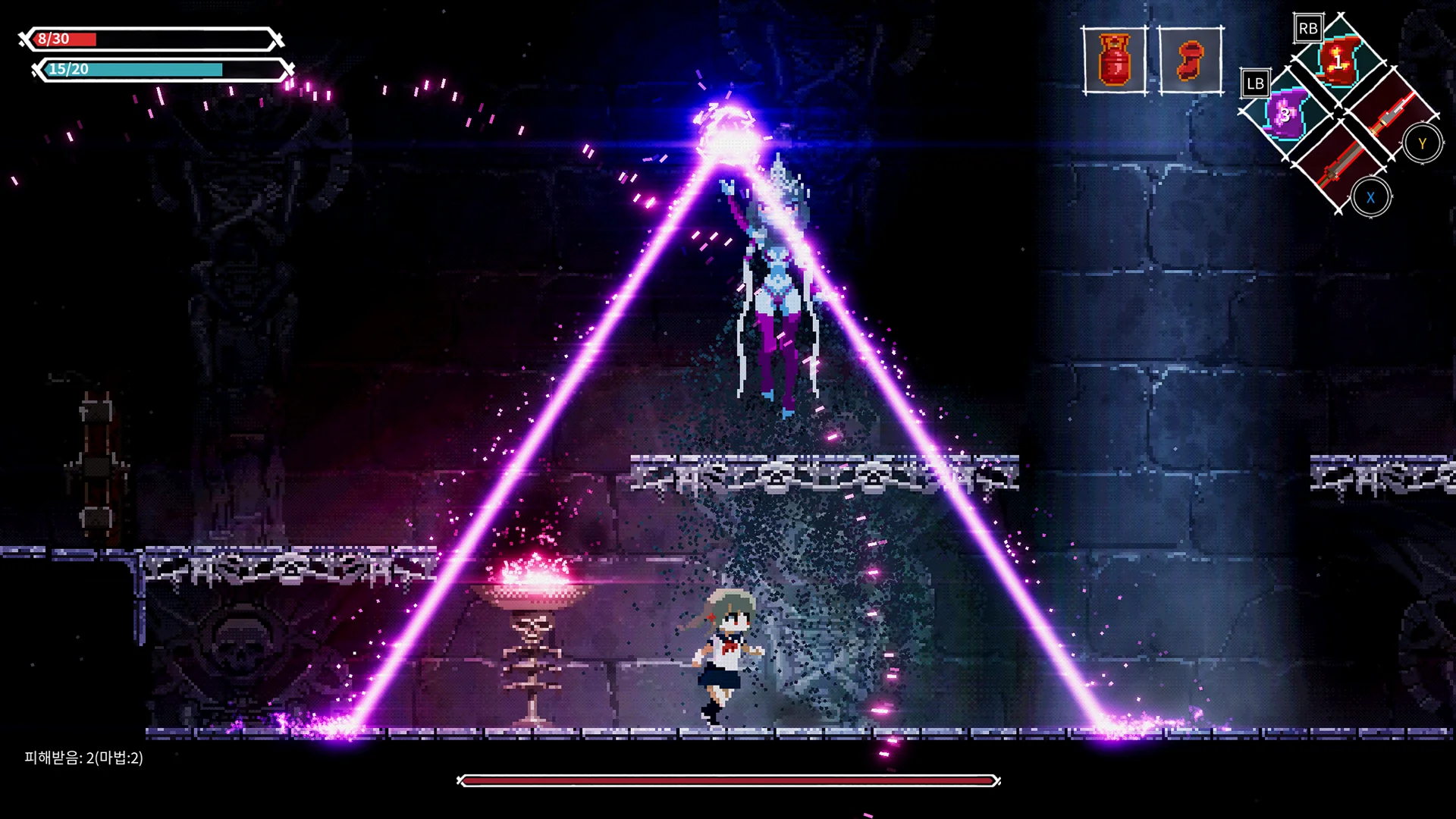Select the red potion flask item slot
Image resolution: width=1456 pixels, height=819 pixels.
(1115, 61)
